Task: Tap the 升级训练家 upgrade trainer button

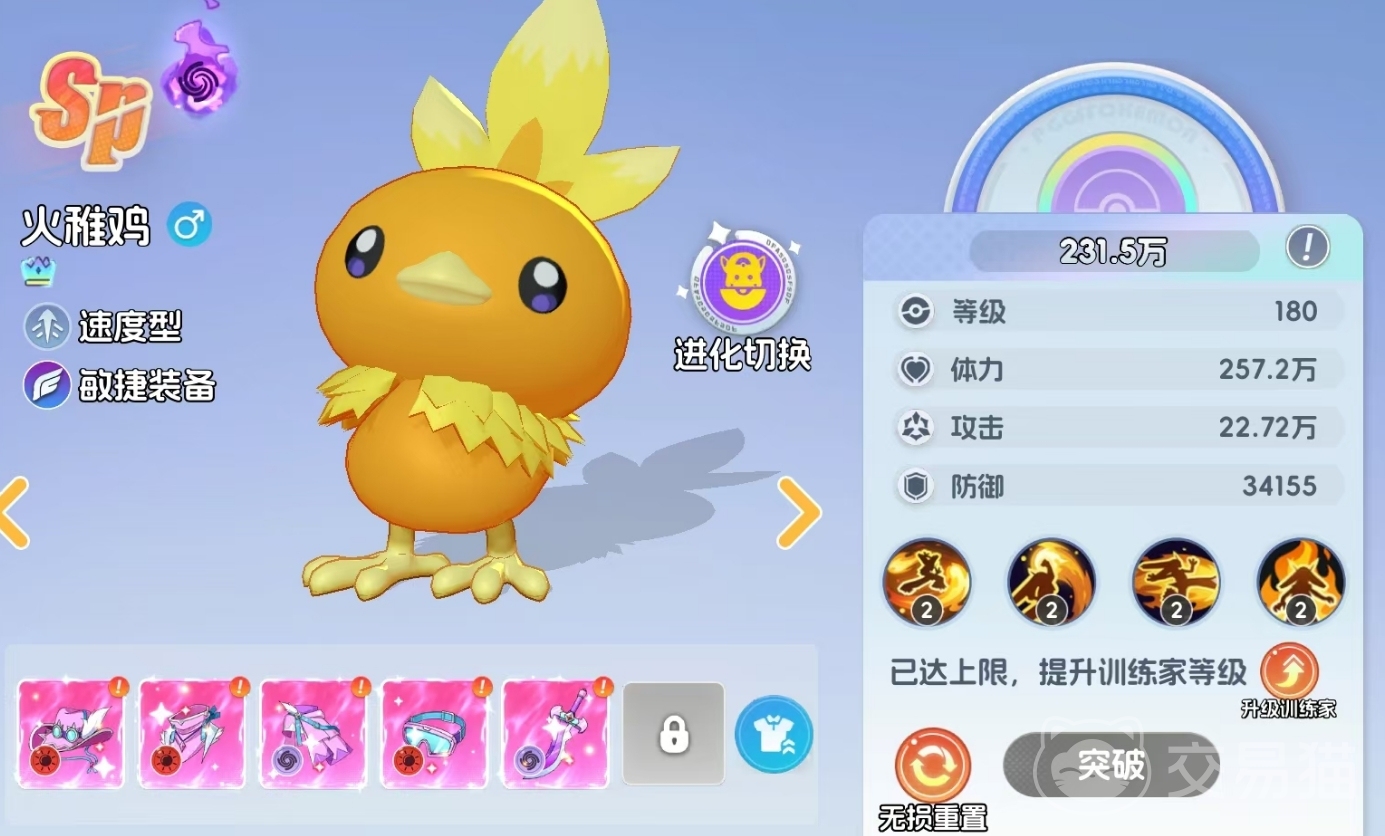Action: [x=1289, y=673]
